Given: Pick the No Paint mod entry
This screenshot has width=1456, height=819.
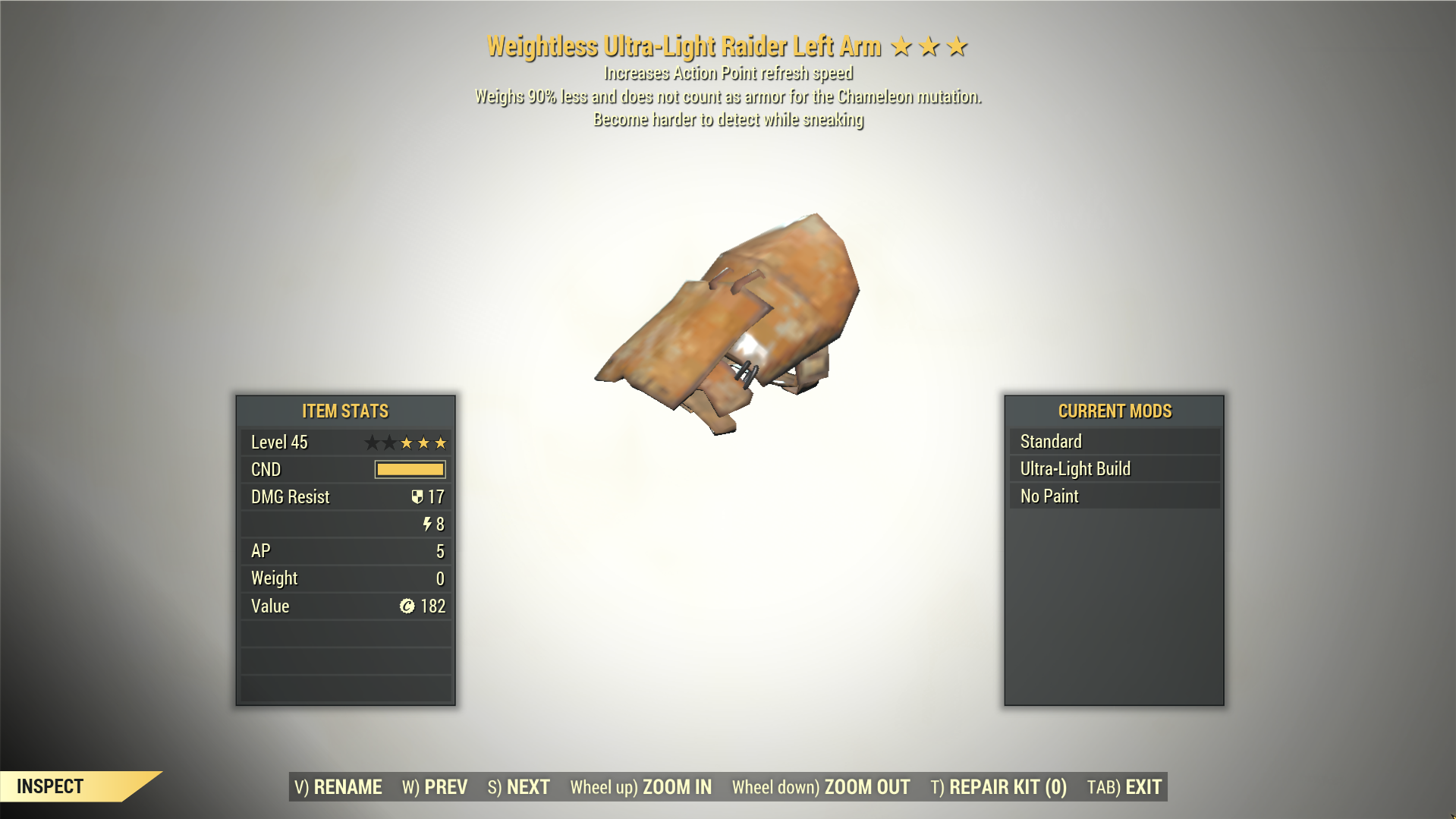Looking at the screenshot, I should click(x=1114, y=496).
